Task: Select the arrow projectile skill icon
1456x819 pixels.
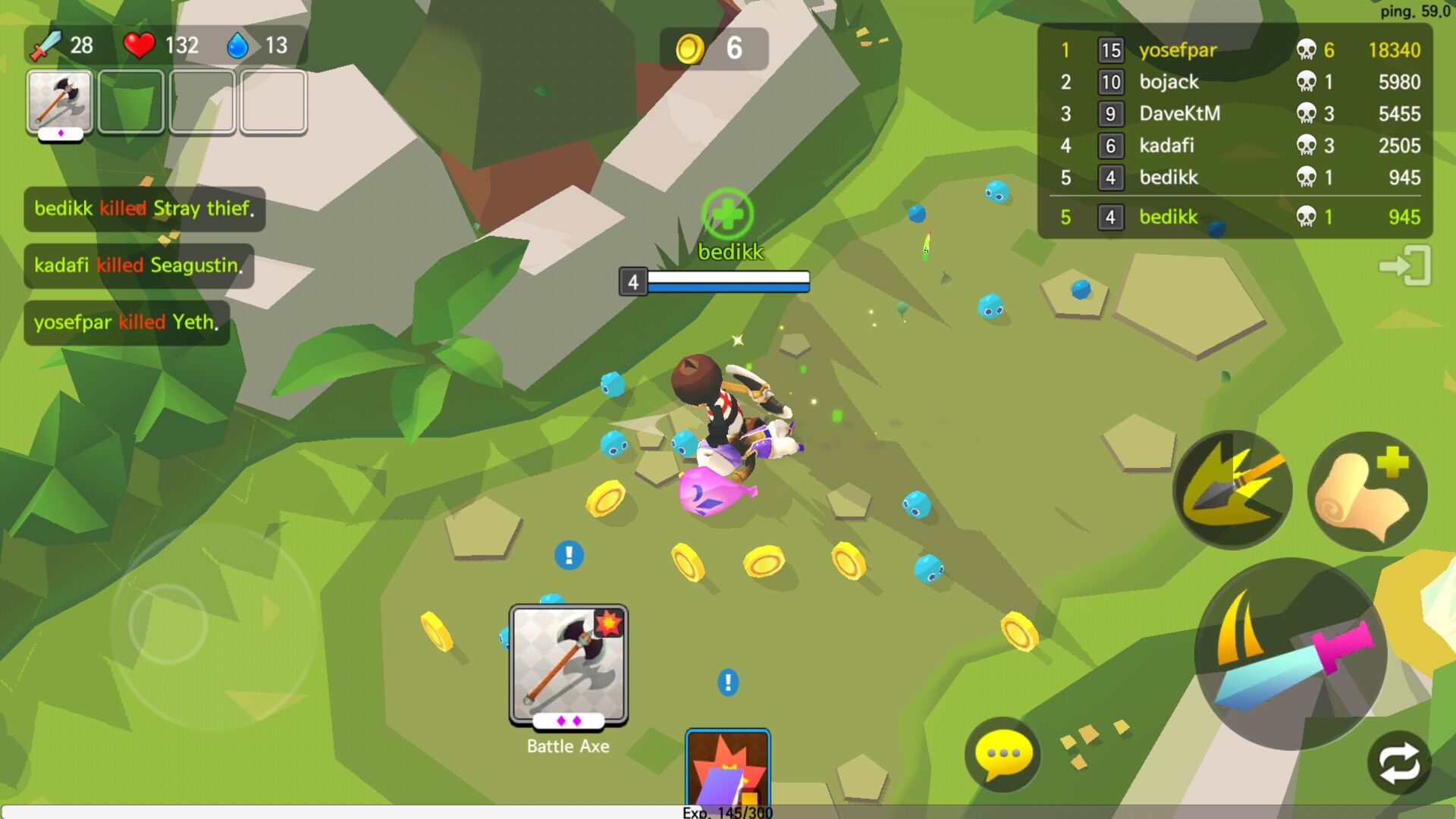Action: pos(1232,489)
